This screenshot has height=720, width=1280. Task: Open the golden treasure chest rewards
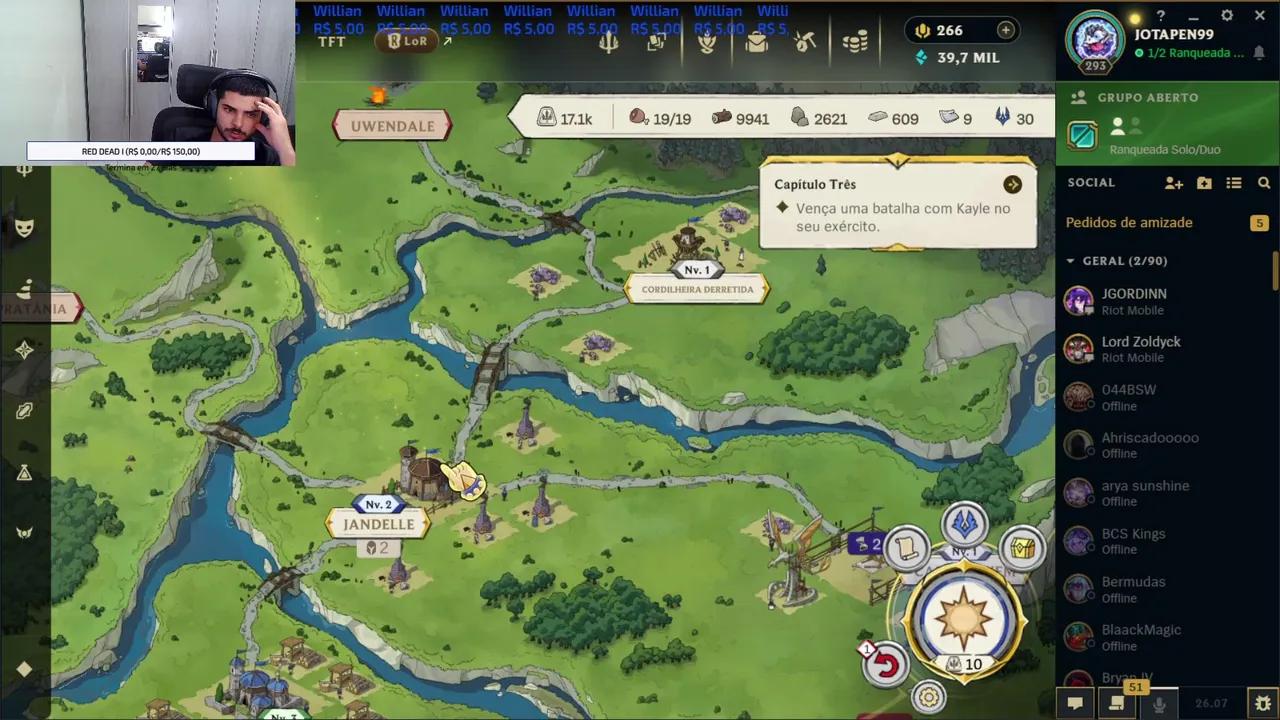pyautogui.click(x=1022, y=548)
